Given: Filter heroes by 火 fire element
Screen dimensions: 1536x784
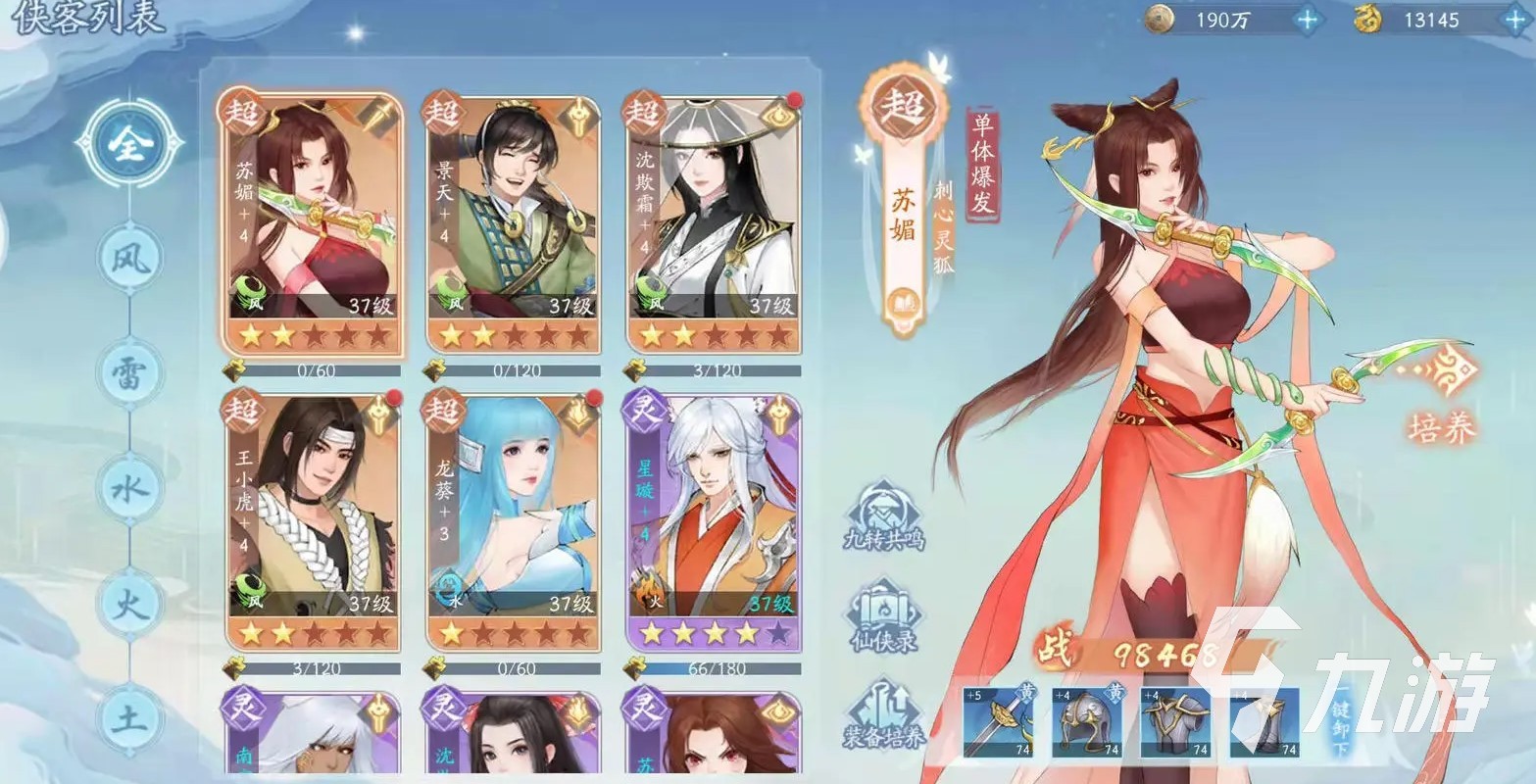Looking at the screenshot, I should 129,602.
